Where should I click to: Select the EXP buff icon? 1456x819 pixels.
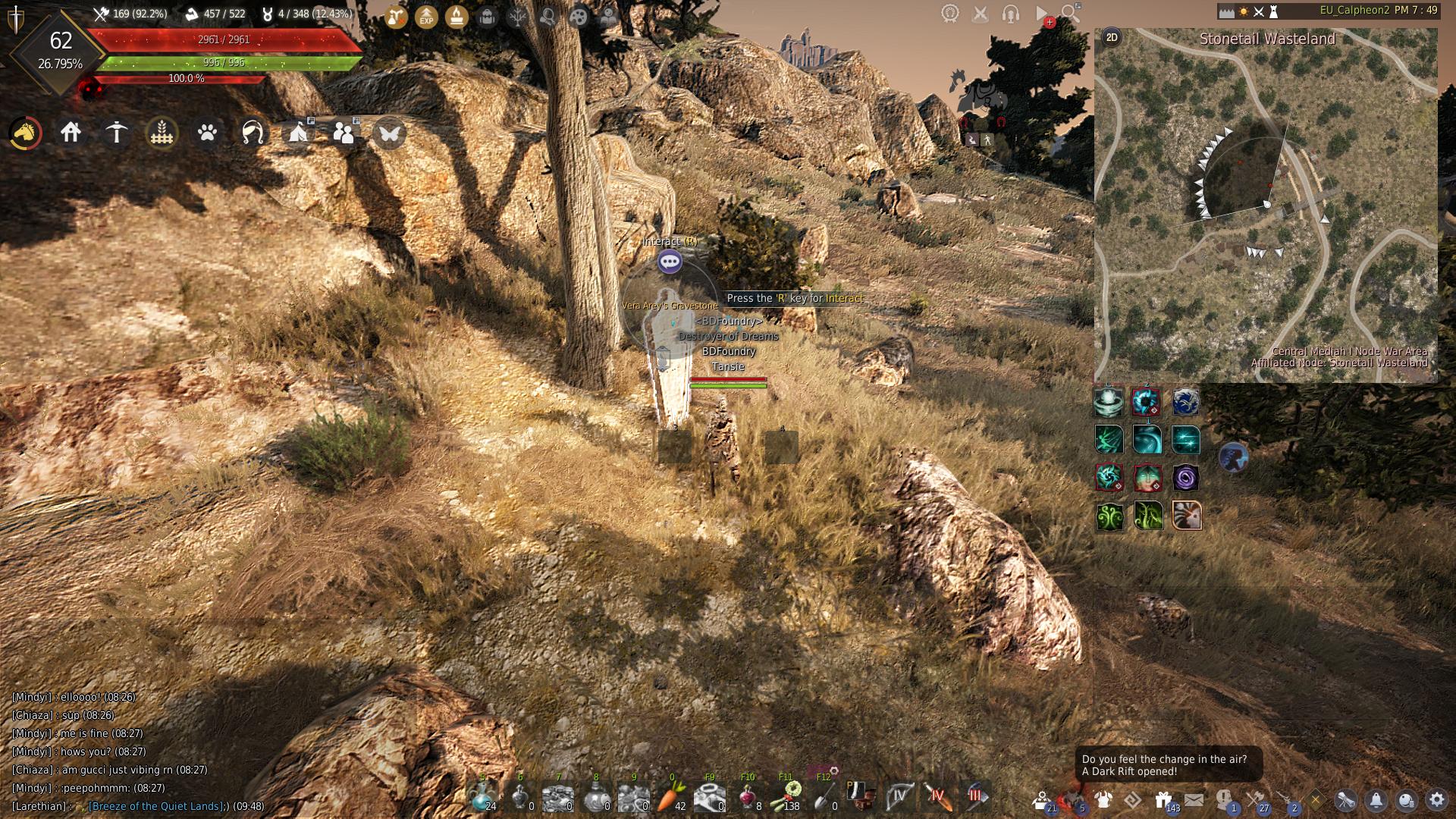click(x=426, y=16)
